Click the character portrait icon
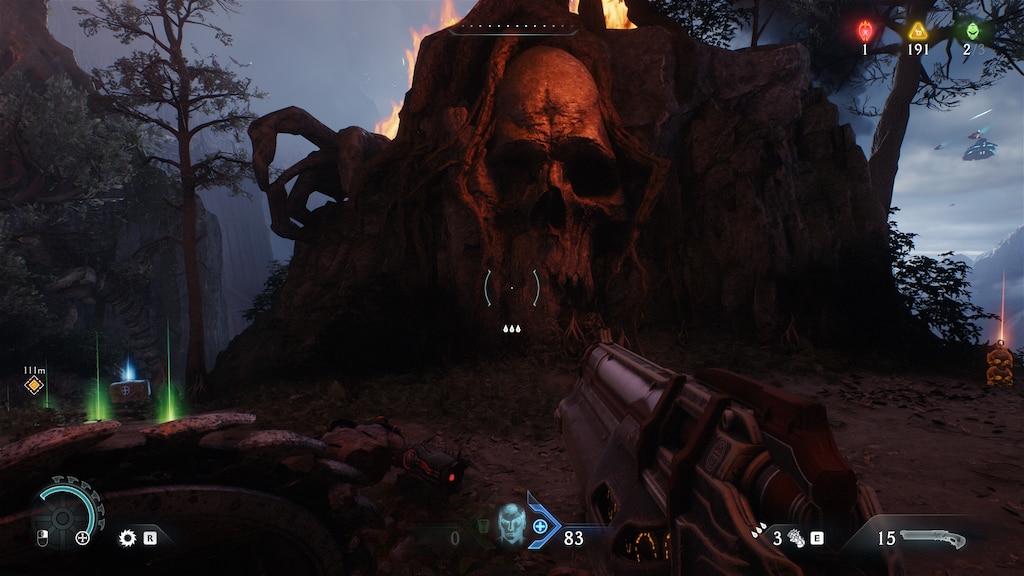Viewport: 1024px width, 576px height. (x=511, y=523)
